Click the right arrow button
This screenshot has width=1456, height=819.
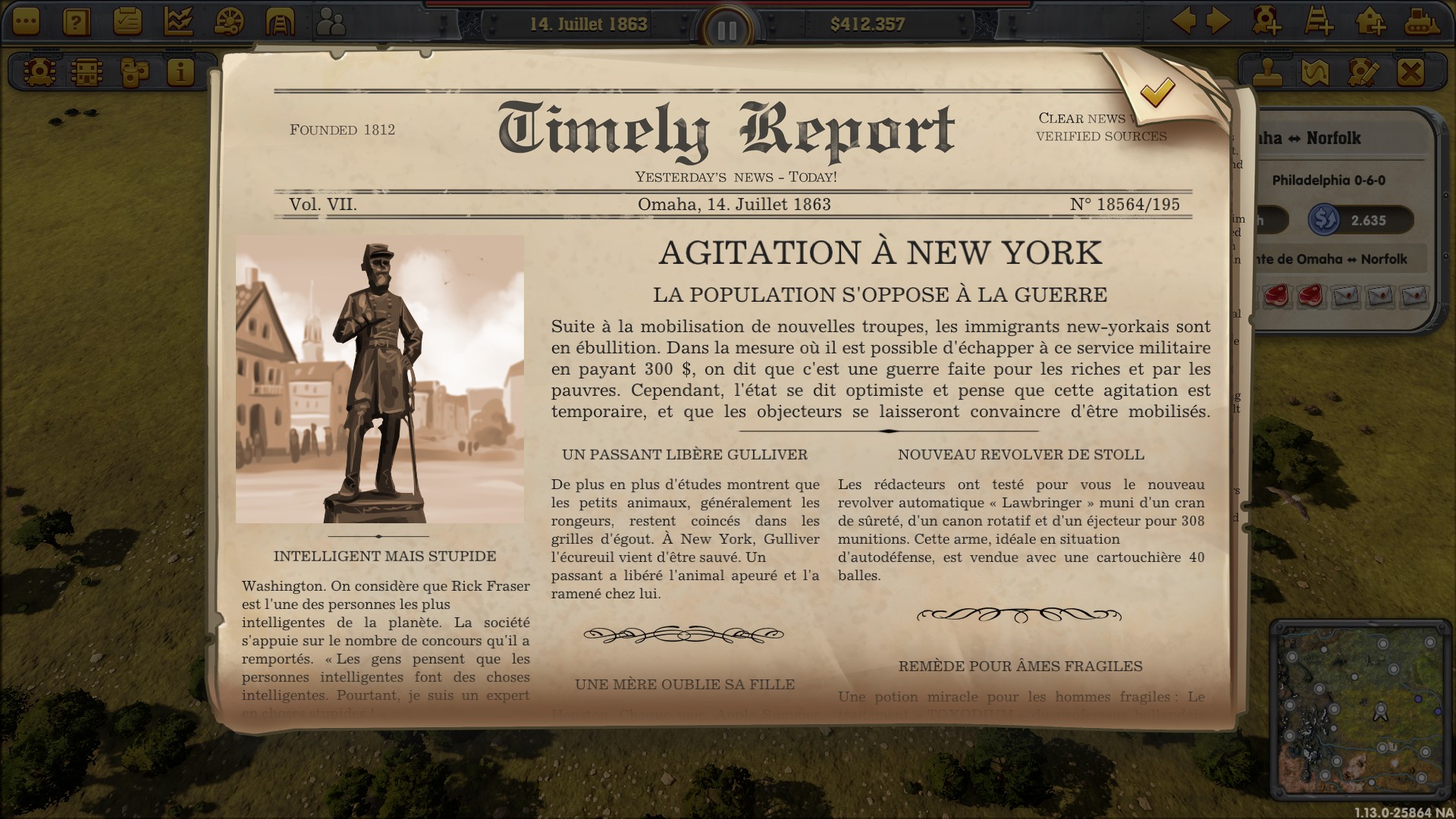pyautogui.click(x=1218, y=20)
